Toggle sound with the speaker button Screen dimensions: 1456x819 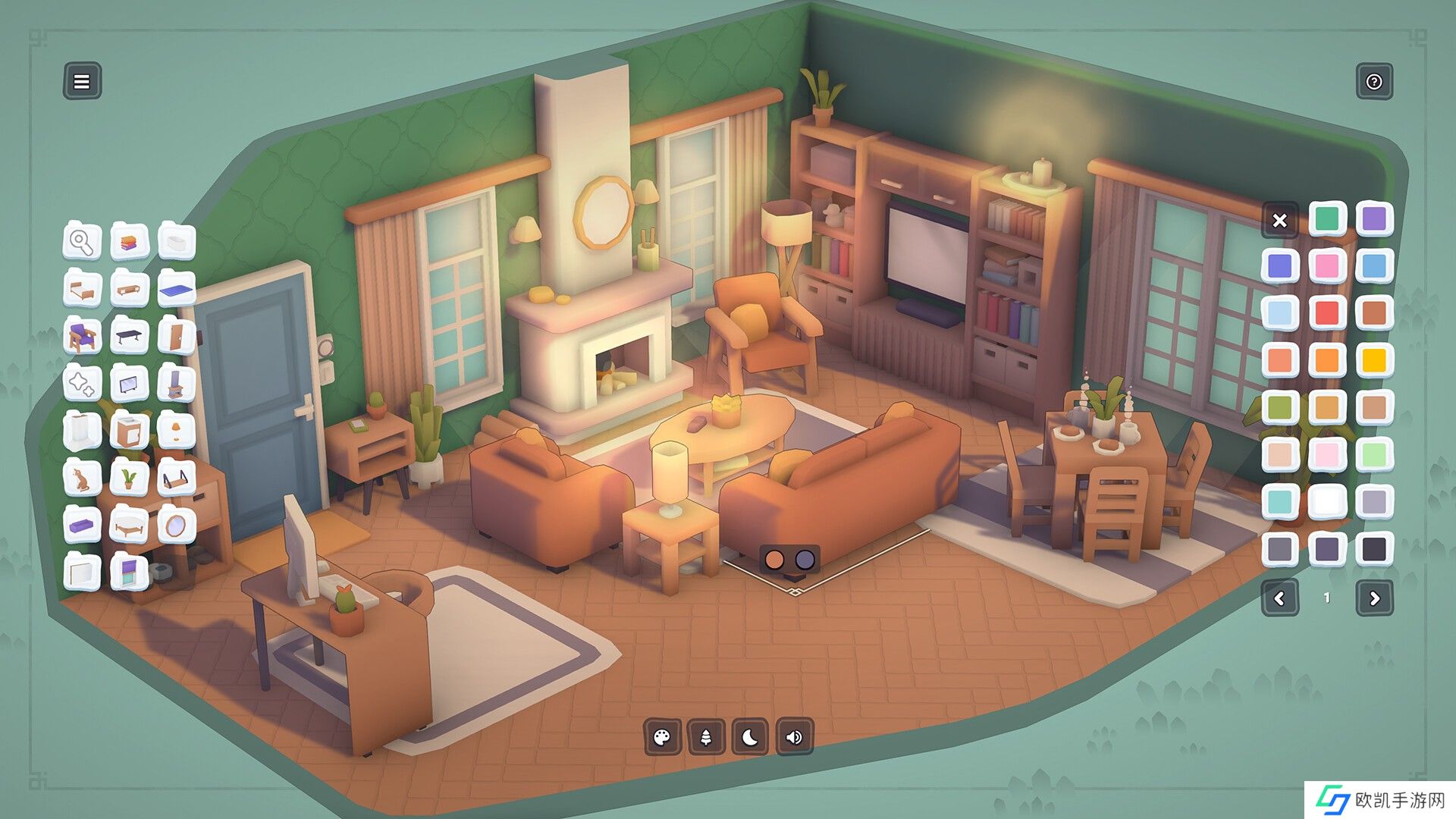794,737
